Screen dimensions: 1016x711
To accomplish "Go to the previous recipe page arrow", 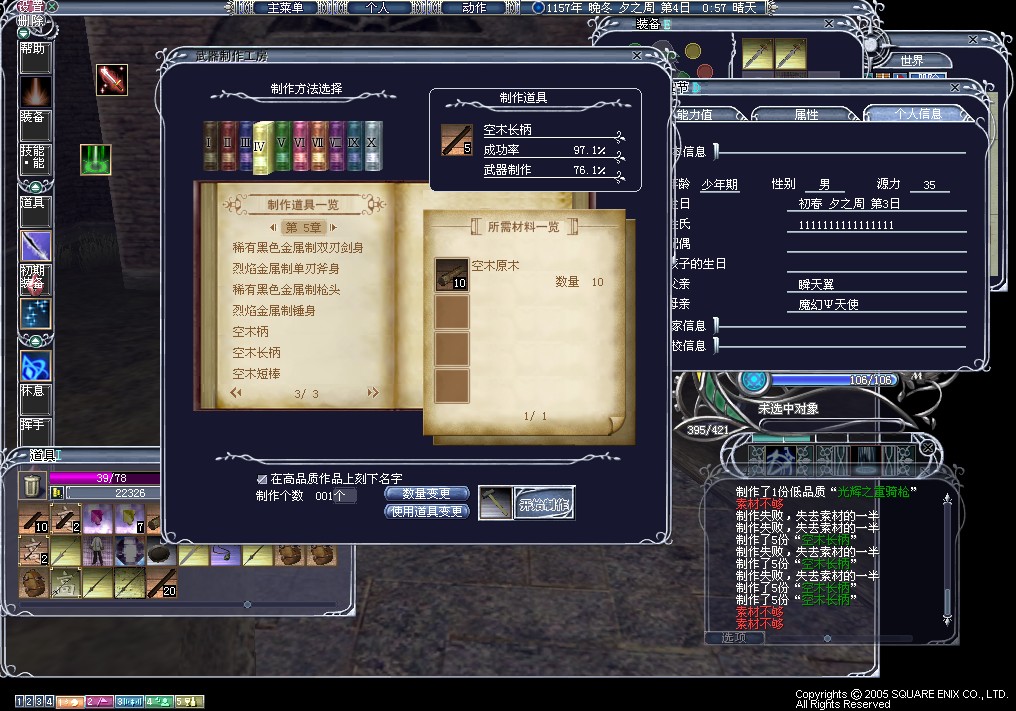I will tap(237, 394).
